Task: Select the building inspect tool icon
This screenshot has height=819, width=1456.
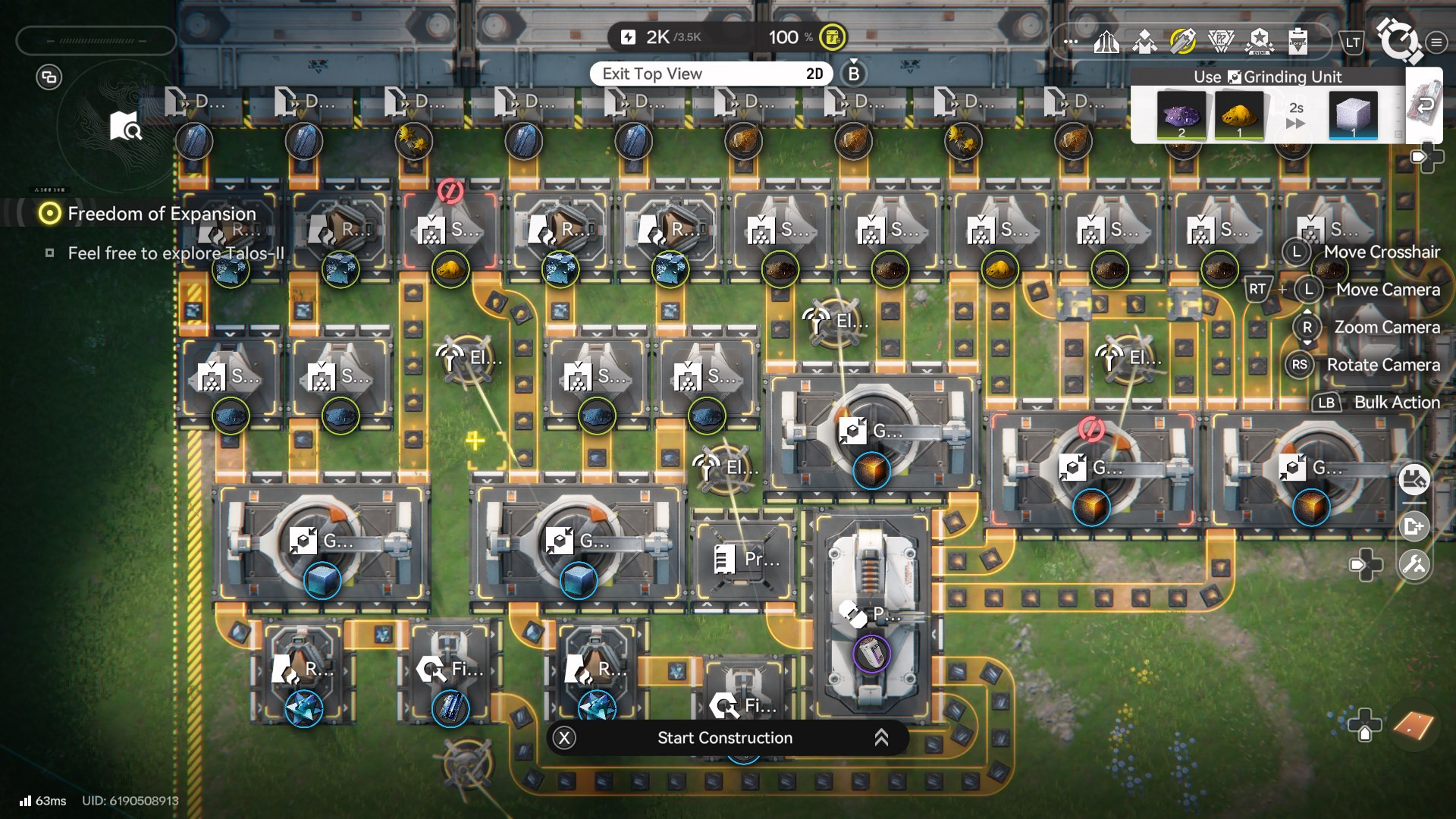Action: (1414, 480)
